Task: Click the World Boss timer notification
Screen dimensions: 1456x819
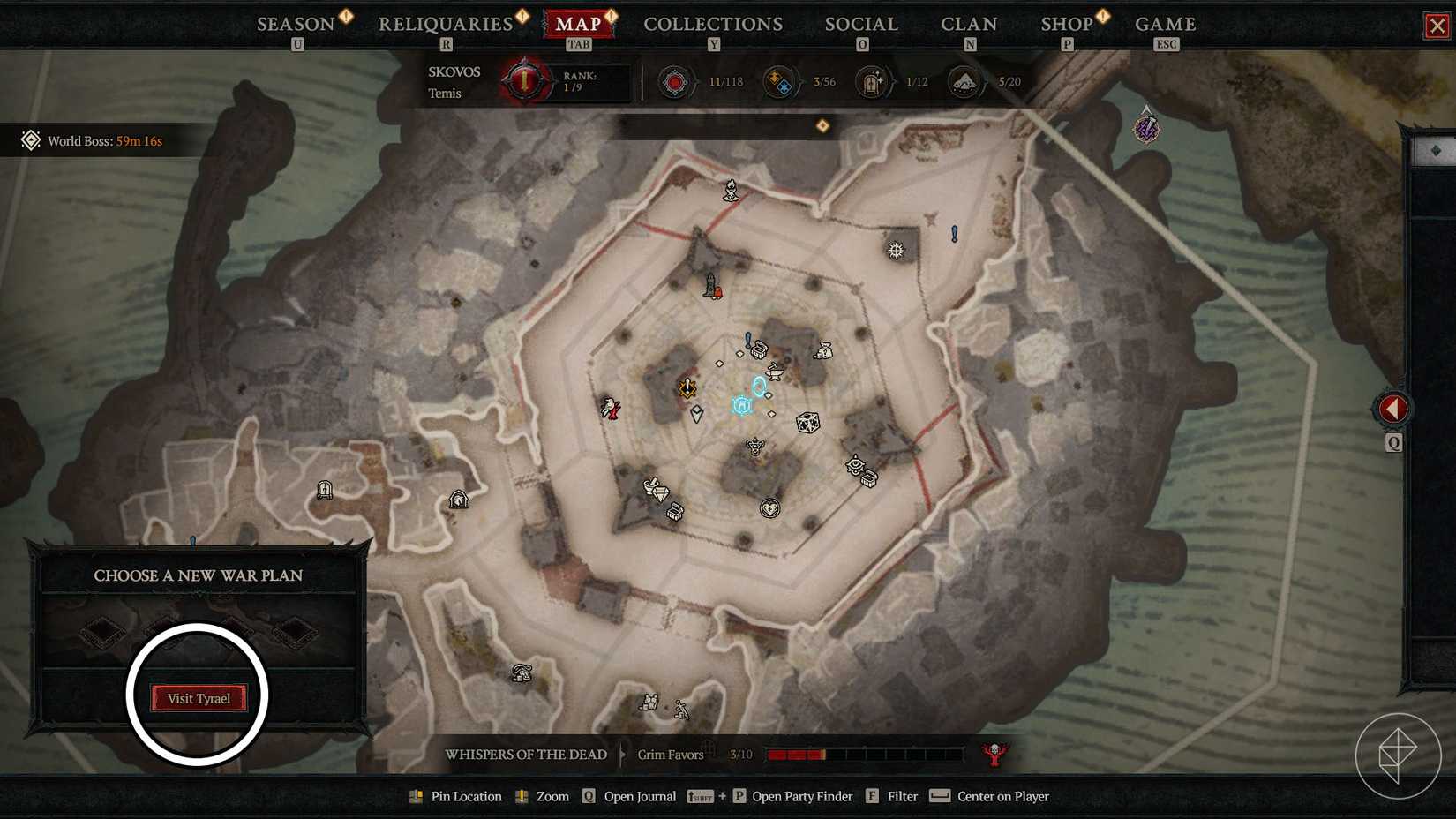Action: click(x=91, y=140)
